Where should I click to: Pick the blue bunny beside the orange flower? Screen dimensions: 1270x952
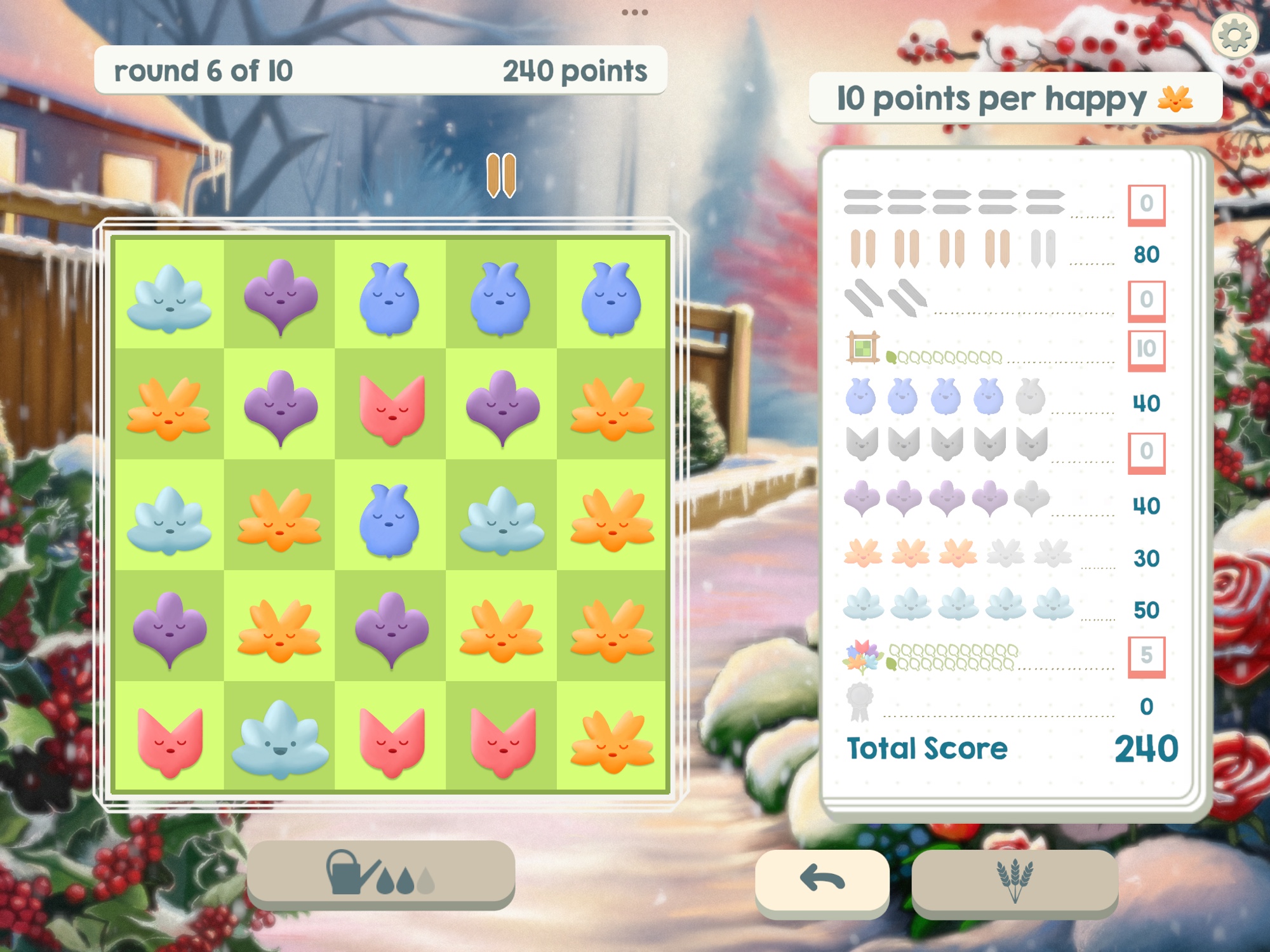(x=389, y=519)
